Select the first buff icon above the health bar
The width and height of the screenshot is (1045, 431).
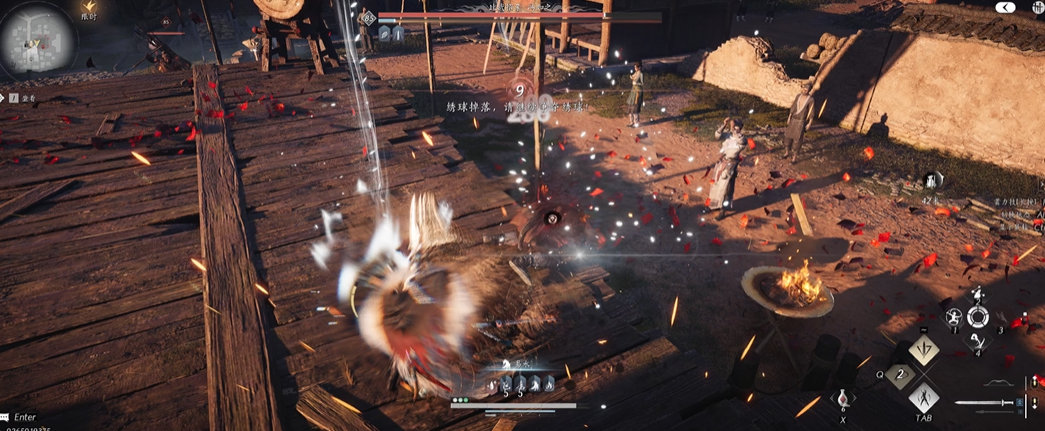[x=507, y=383]
